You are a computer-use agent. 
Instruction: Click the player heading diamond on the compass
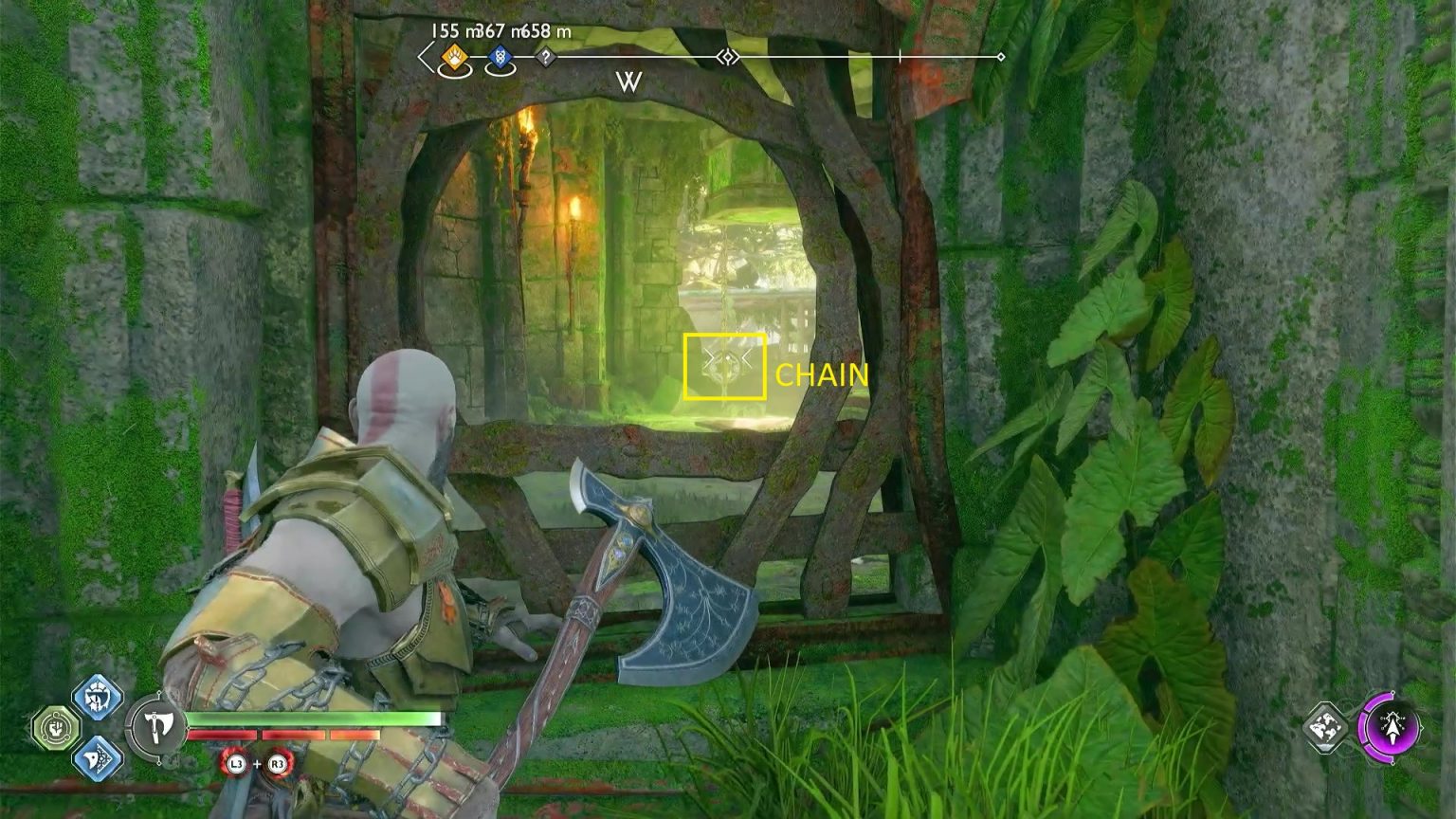pyautogui.click(x=727, y=57)
